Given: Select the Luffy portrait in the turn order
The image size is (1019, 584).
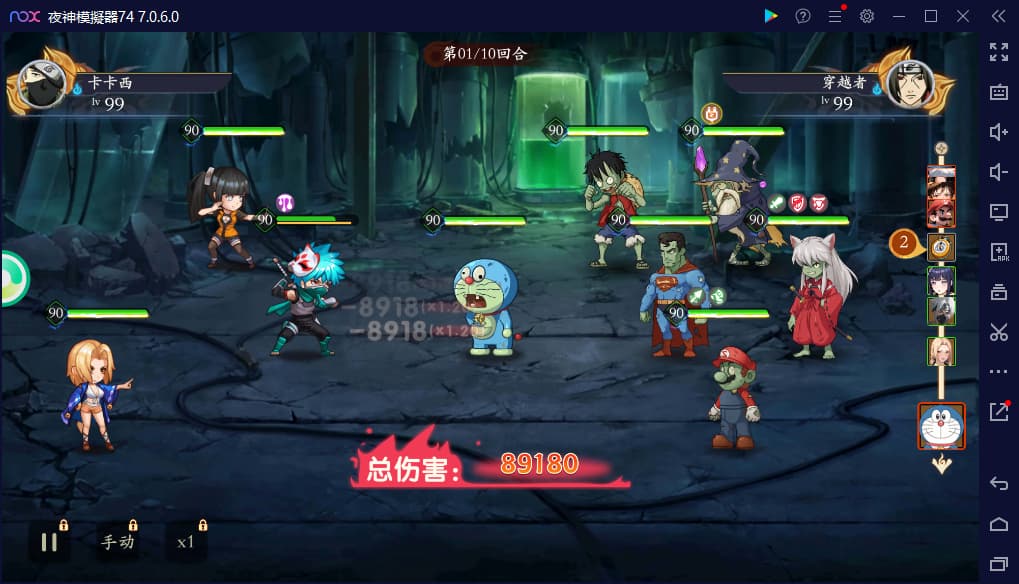Looking at the screenshot, I should pyautogui.click(x=941, y=181).
